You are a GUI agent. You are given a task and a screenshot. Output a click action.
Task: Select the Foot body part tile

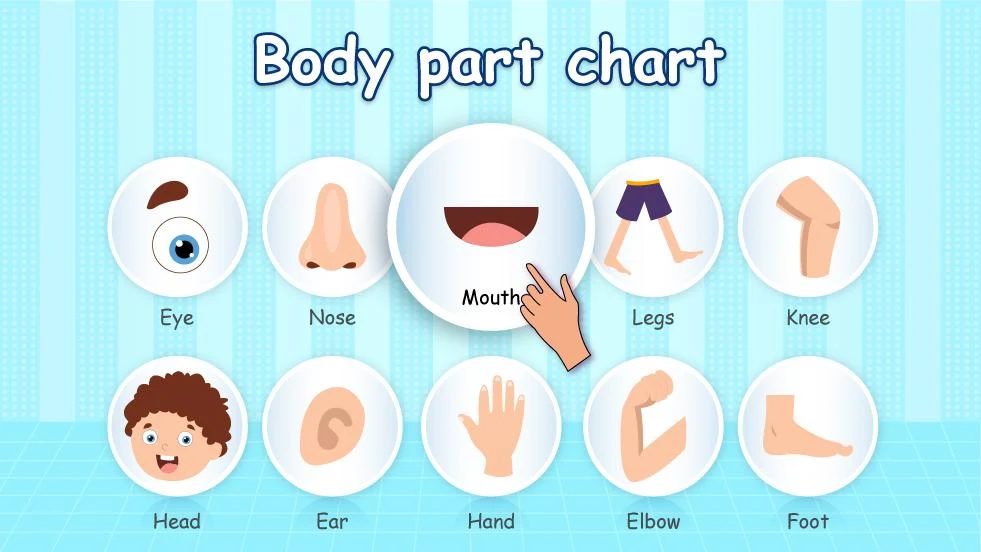pos(807,426)
